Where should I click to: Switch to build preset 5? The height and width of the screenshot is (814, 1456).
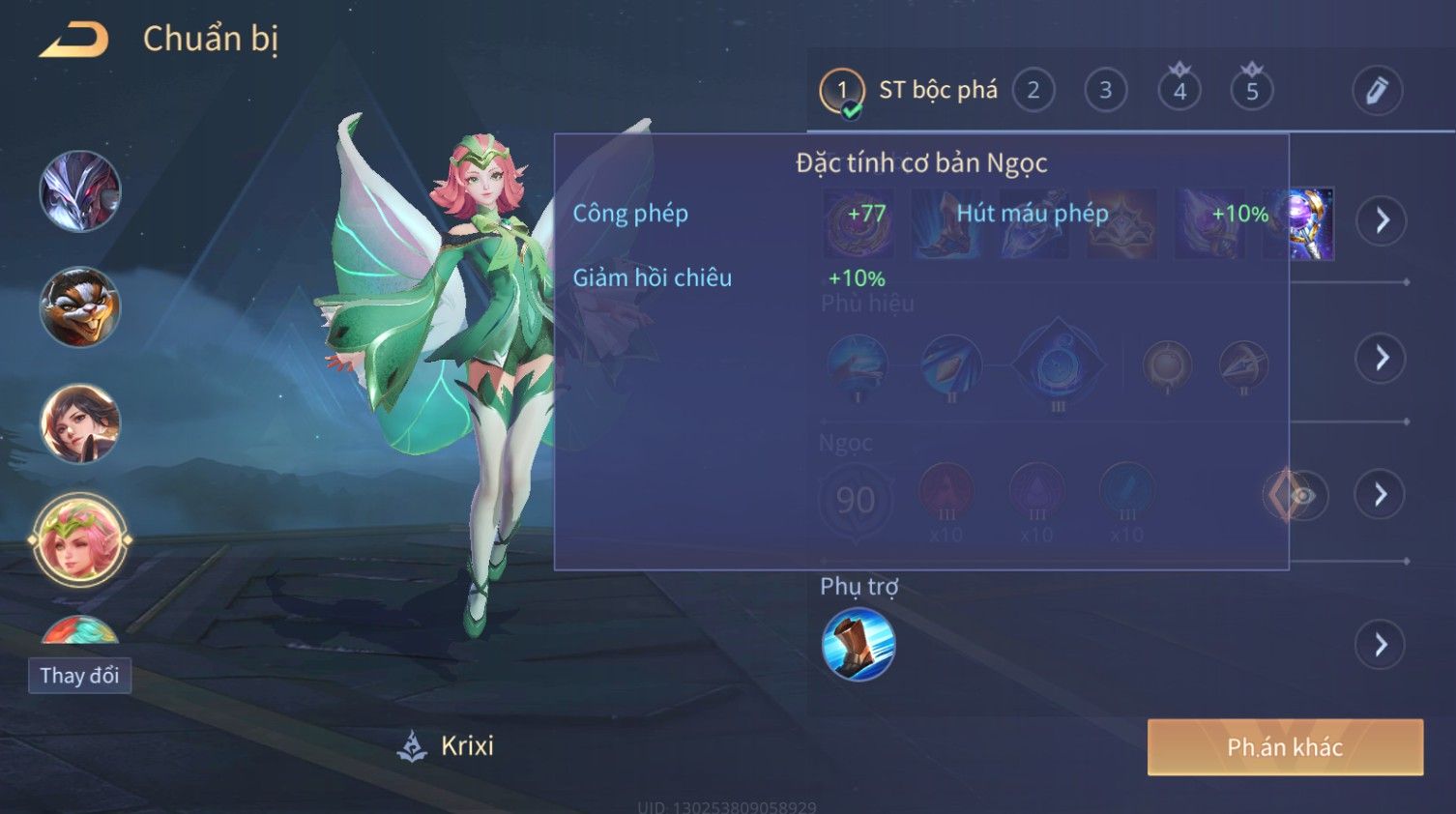pyautogui.click(x=1252, y=91)
